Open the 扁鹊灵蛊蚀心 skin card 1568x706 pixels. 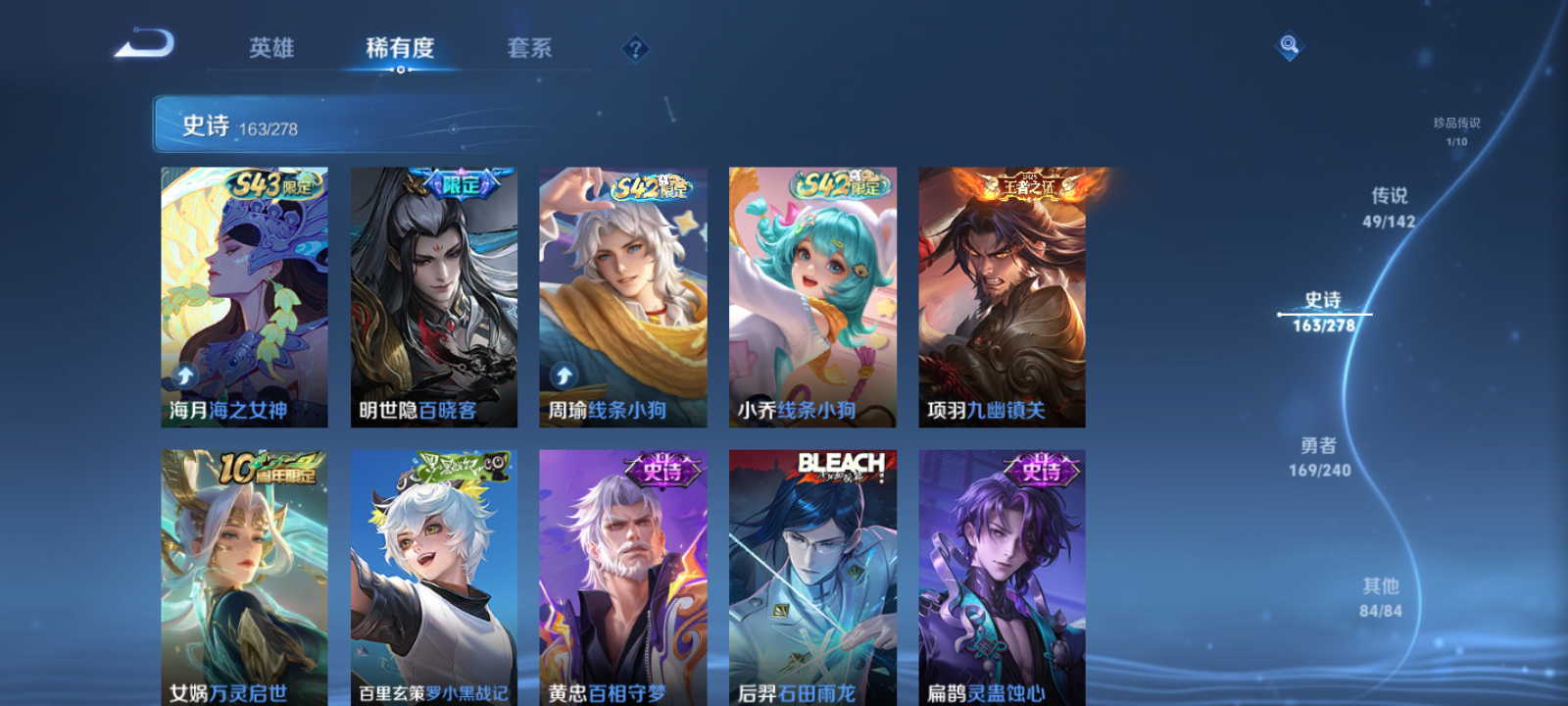tap(1003, 579)
